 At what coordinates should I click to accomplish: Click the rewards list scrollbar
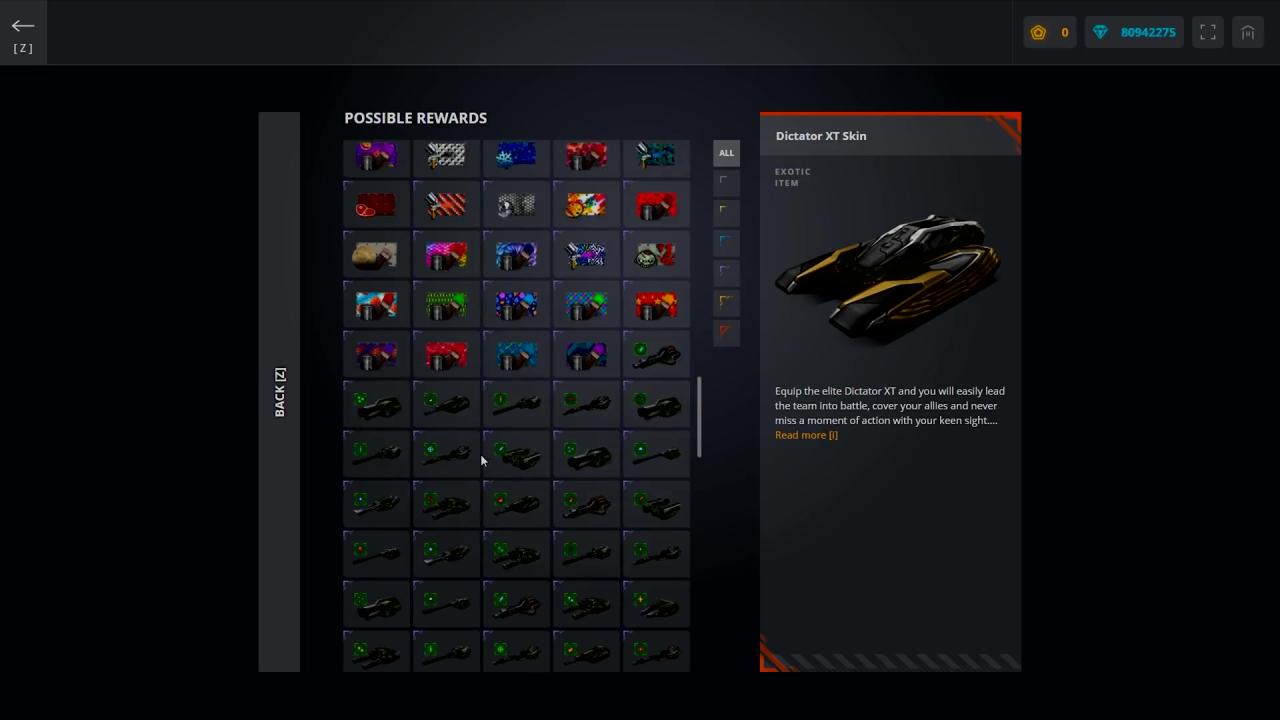pyautogui.click(x=699, y=417)
